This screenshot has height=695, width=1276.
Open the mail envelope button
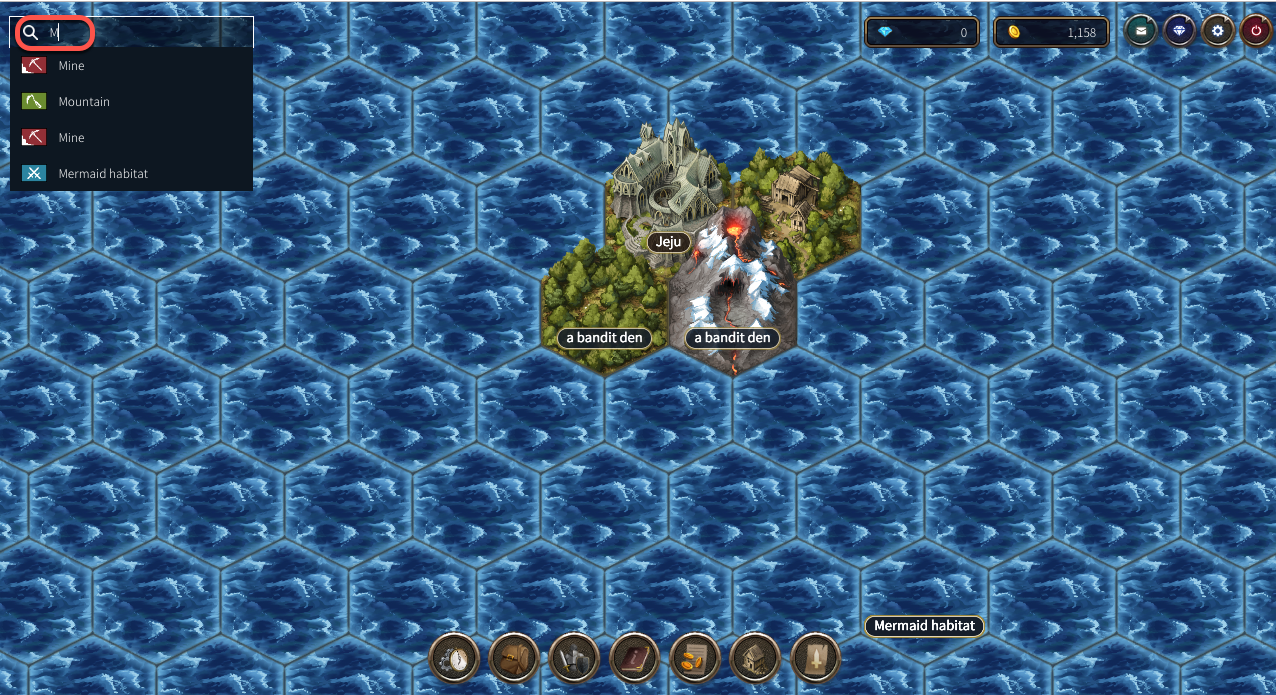[1141, 32]
